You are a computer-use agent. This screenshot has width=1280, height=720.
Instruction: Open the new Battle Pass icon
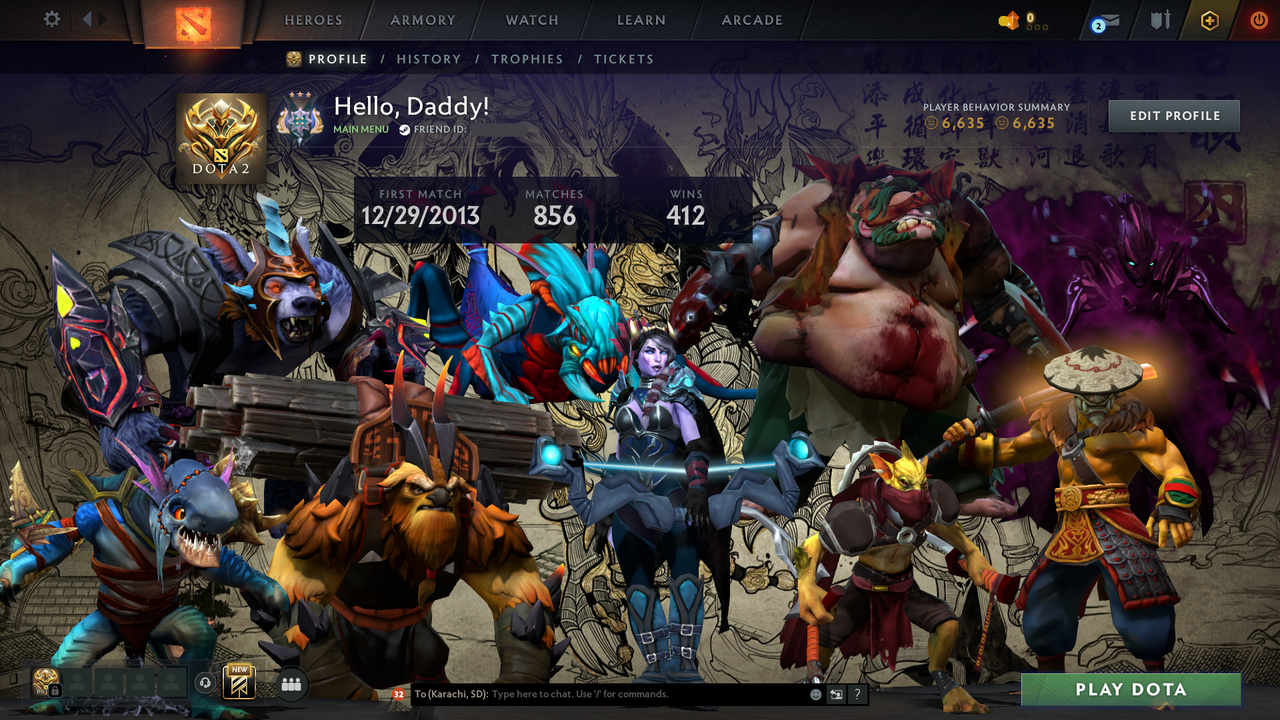pos(238,682)
